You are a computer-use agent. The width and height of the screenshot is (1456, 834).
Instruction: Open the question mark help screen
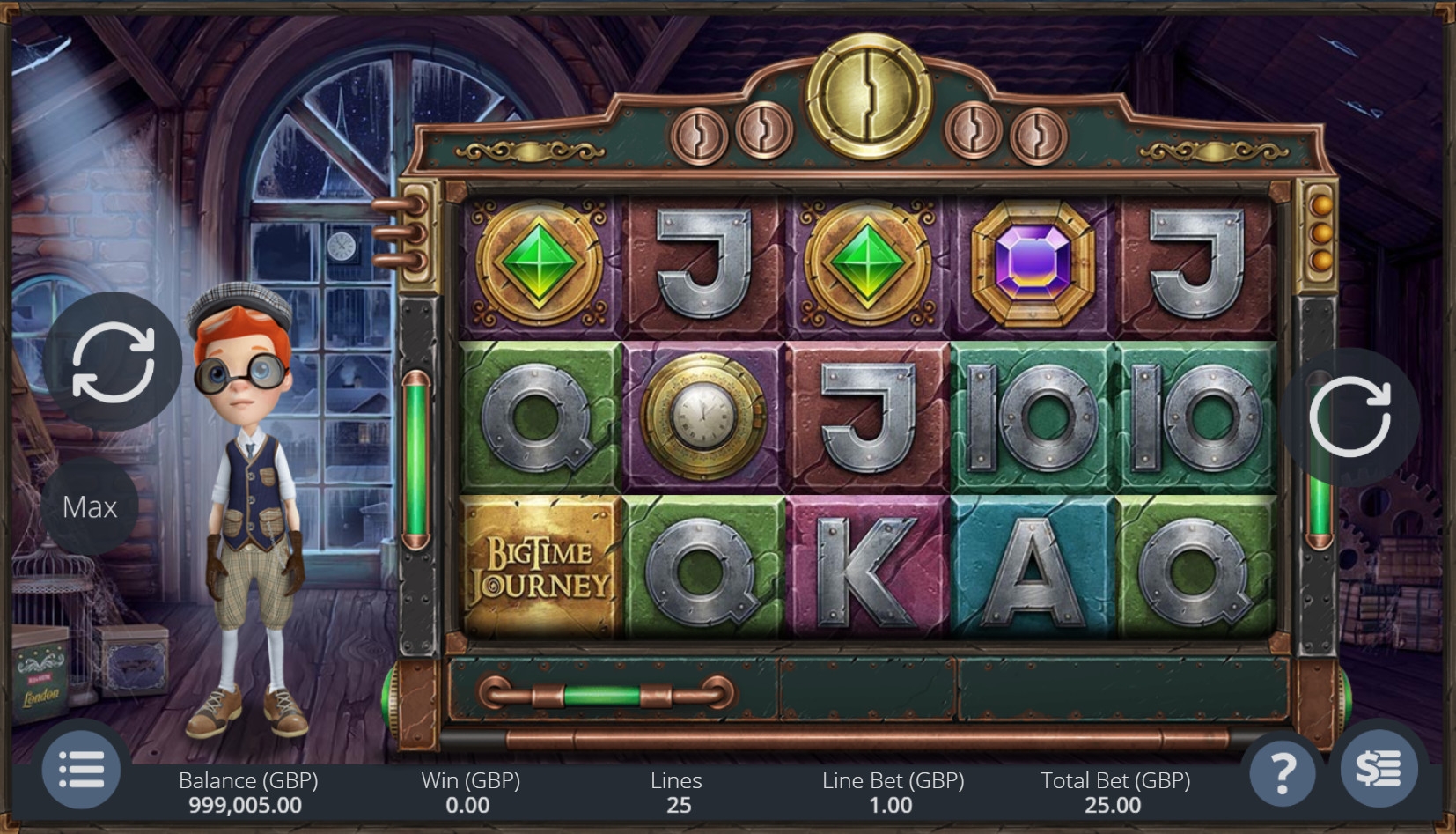pyautogui.click(x=1283, y=772)
